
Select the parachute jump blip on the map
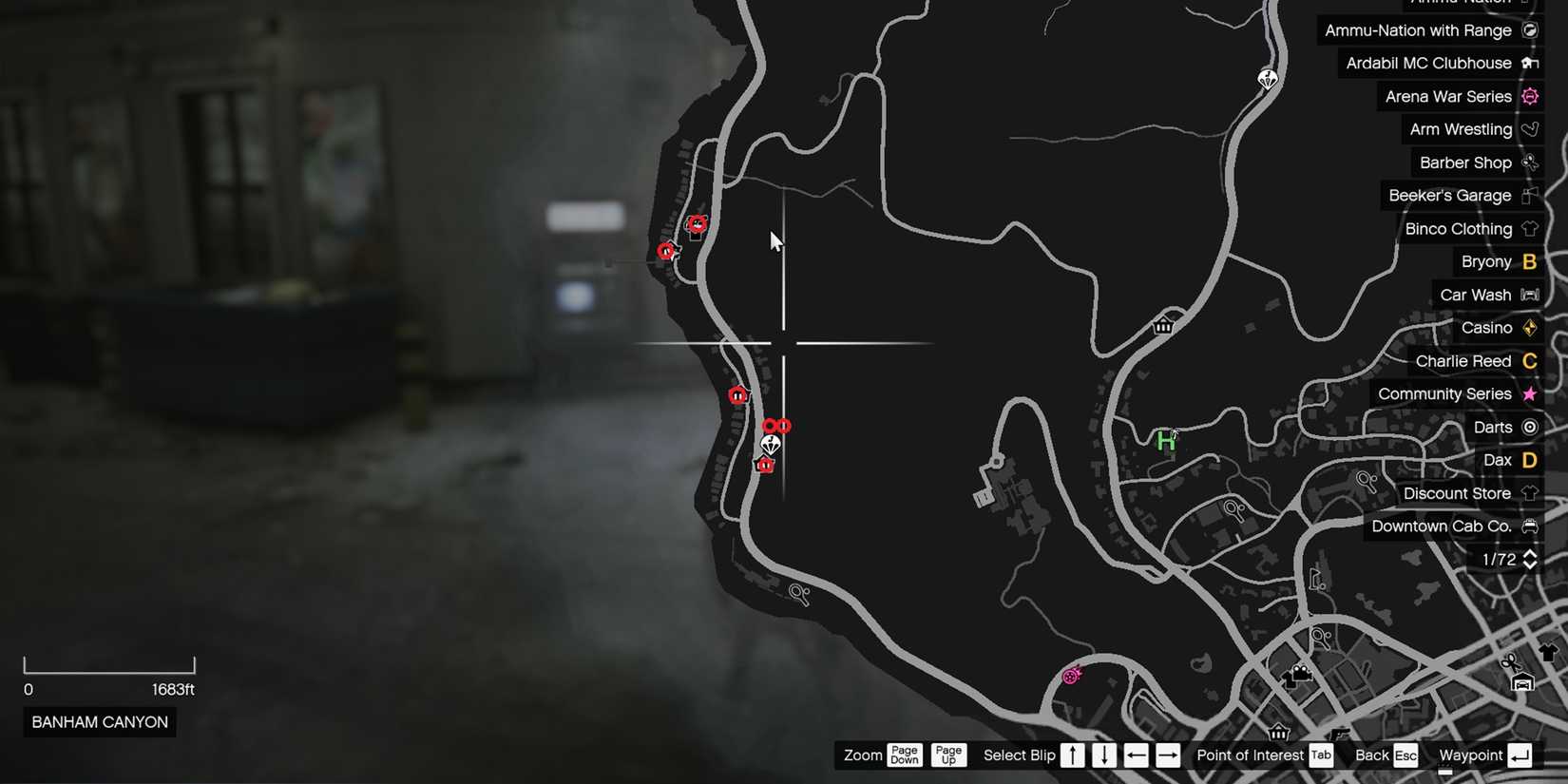772,444
